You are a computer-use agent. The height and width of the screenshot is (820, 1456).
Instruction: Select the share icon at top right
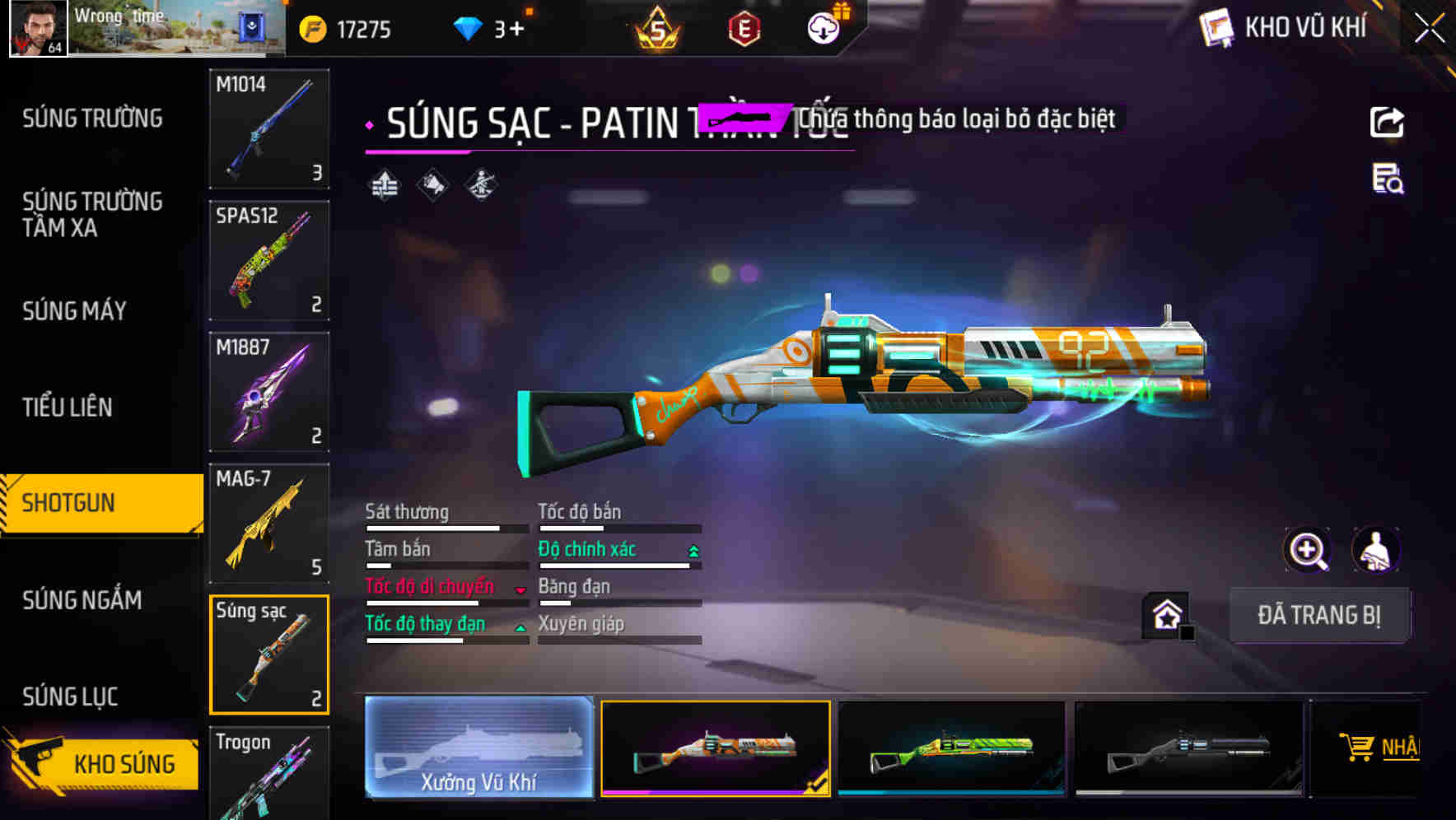pos(1386,122)
